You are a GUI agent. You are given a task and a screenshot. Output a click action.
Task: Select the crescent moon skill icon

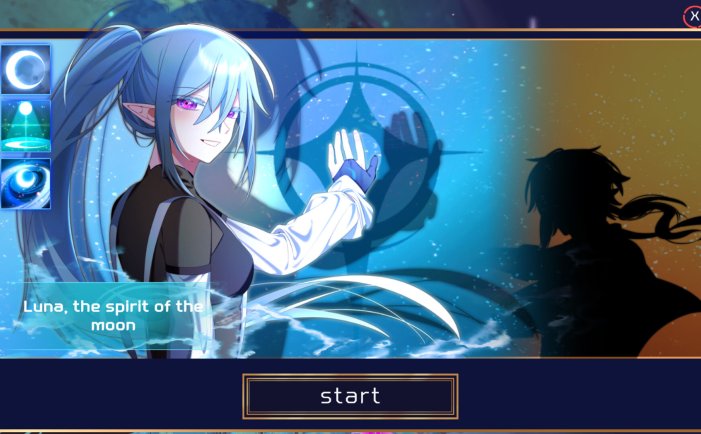tap(25, 69)
